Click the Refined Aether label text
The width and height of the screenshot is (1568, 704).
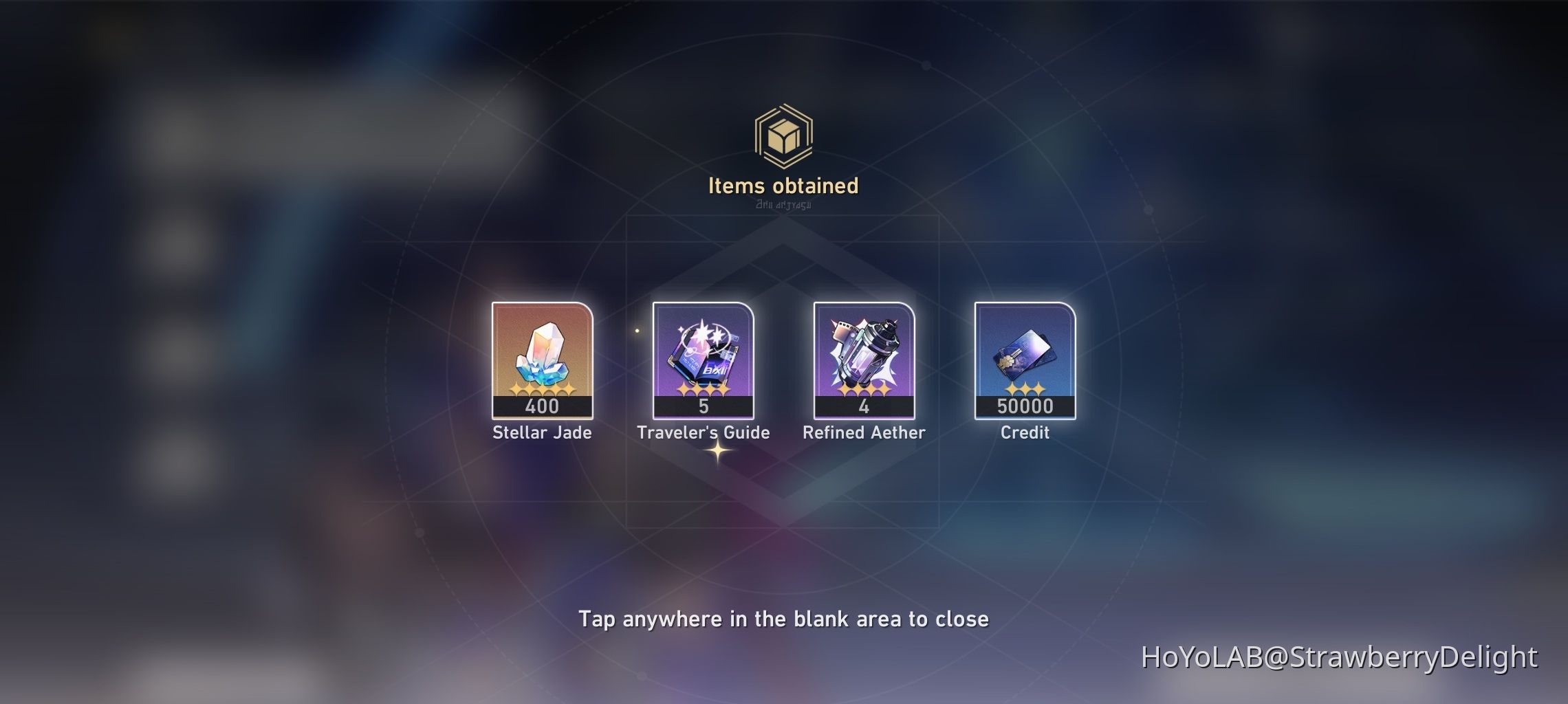[x=864, y=433]
